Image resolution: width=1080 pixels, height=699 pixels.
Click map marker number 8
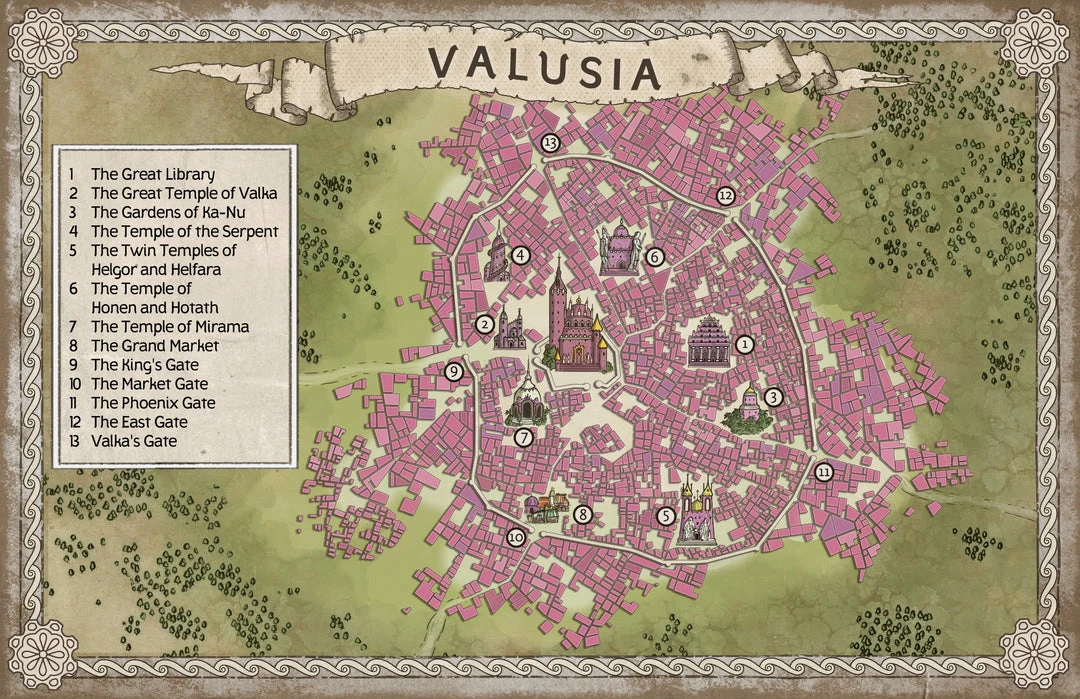tap(583, 516)
